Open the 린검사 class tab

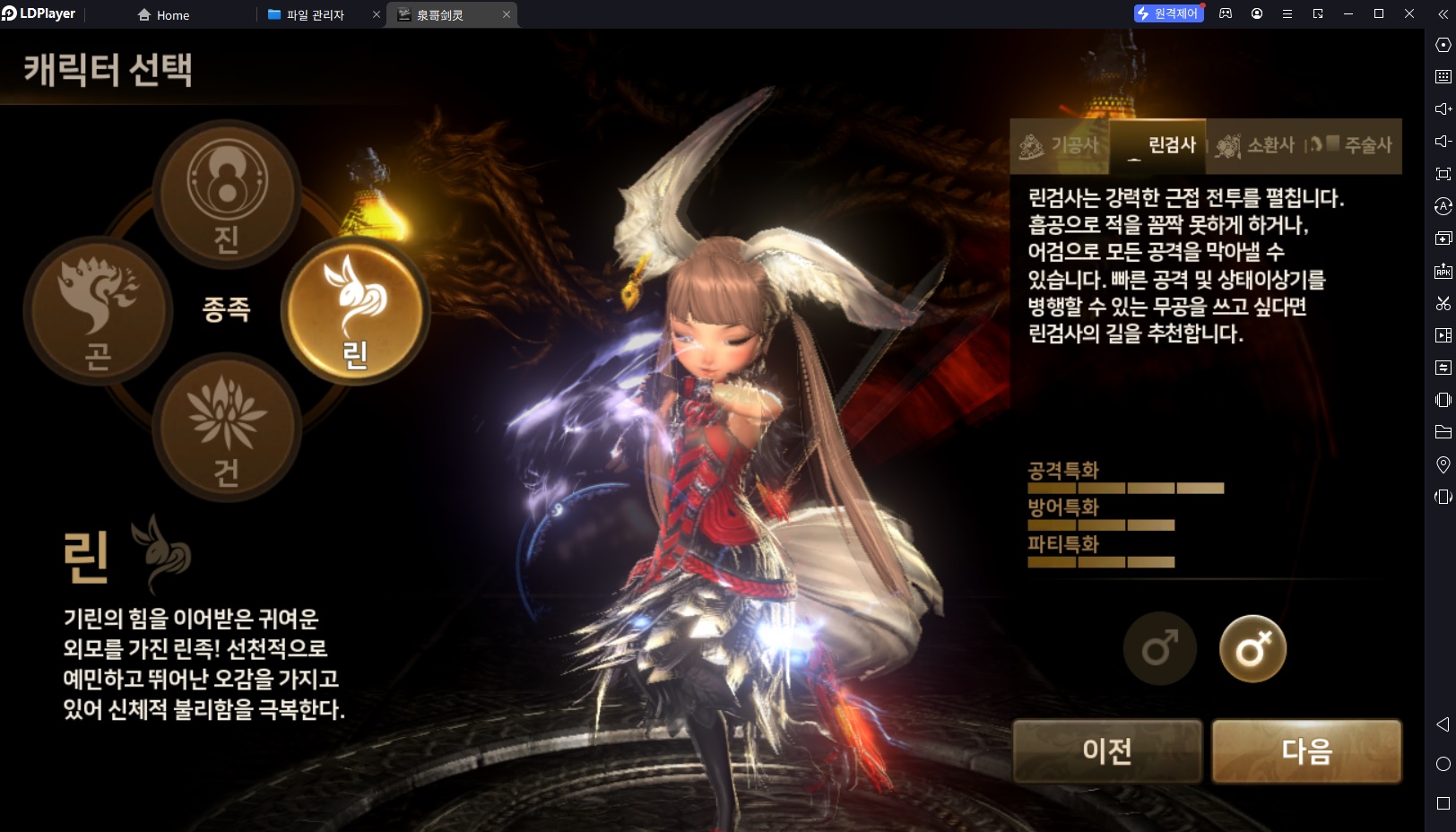tap(1160, 145)
